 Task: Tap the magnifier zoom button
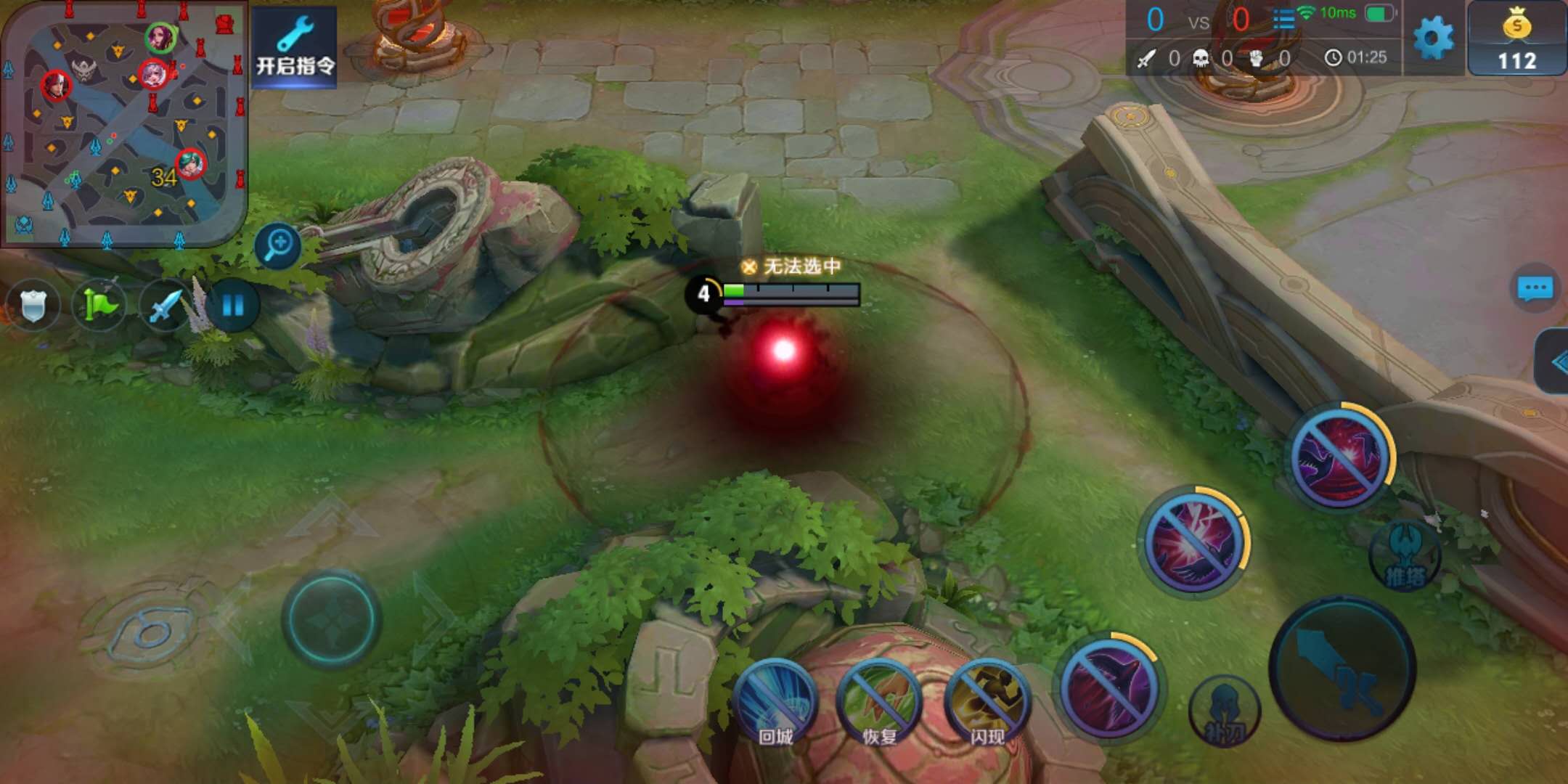pyautogui.click(x=278, y=245)
